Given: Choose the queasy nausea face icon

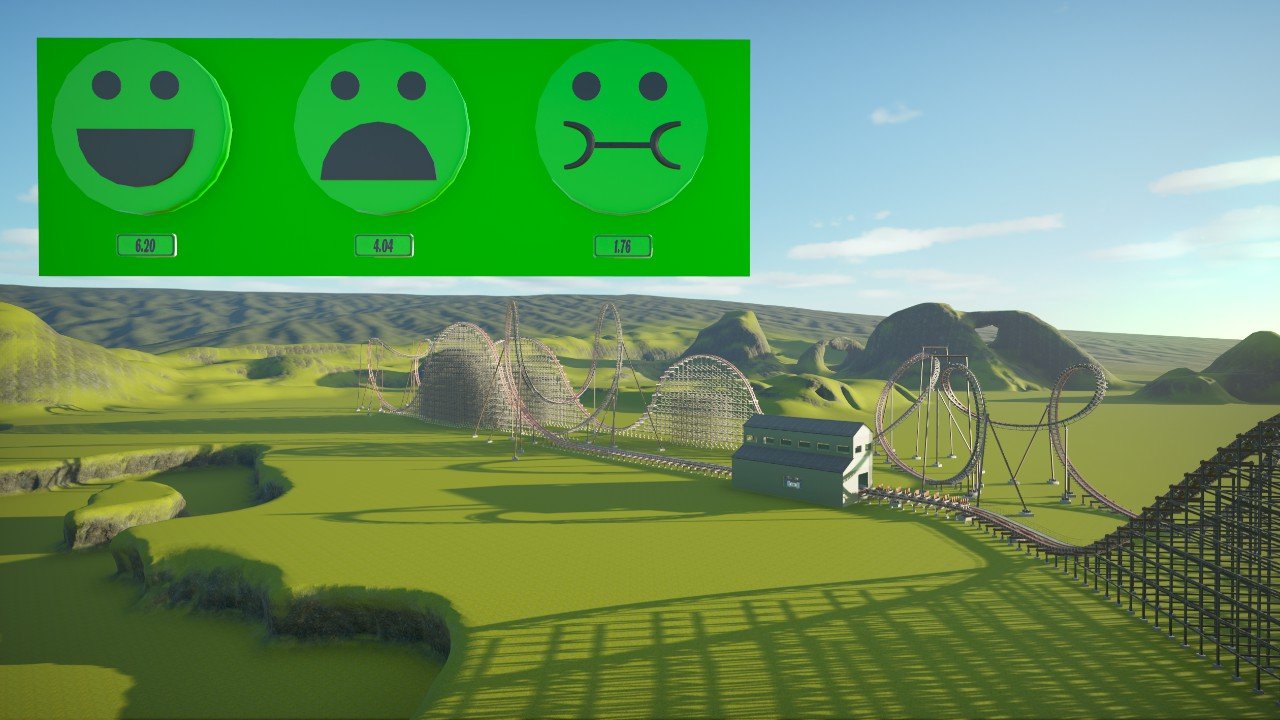Looking at the screenshot, I should (621, 127).
